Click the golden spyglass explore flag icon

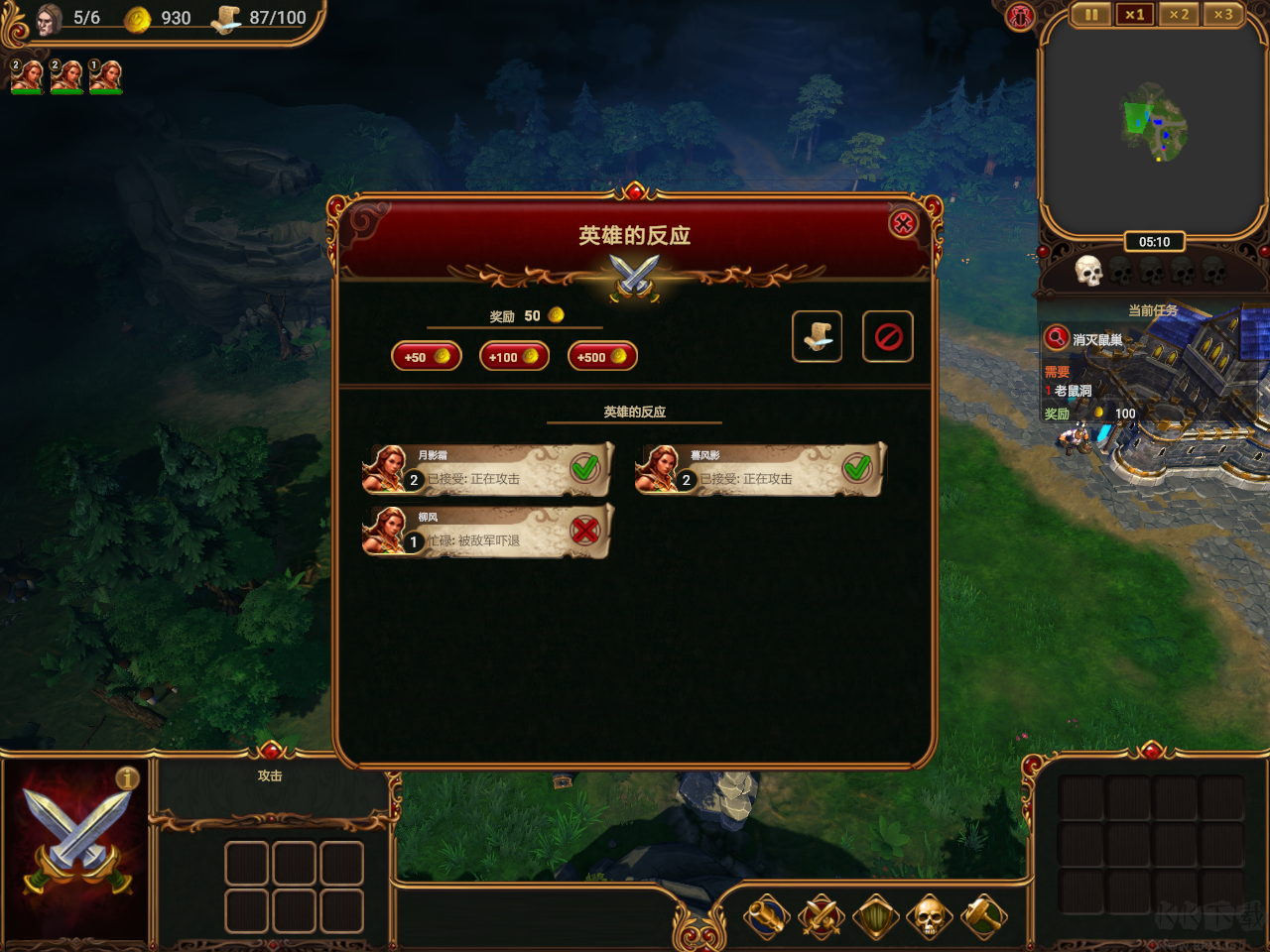point(767,917)
